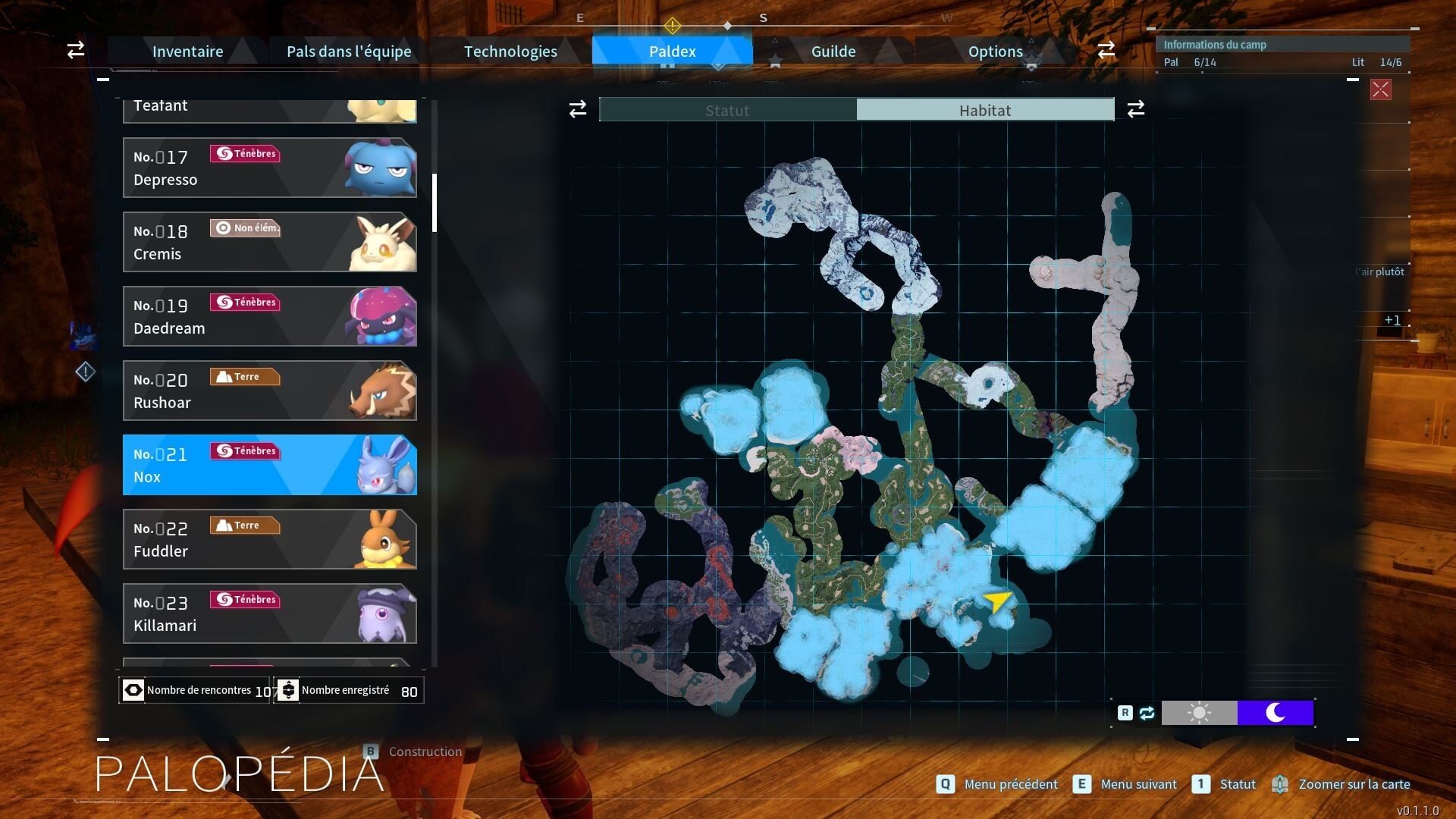Image resolution: width=1456 pixels, height=819 pixels.
Task: Switch to the Statut sub-tab
Action: 727,110
